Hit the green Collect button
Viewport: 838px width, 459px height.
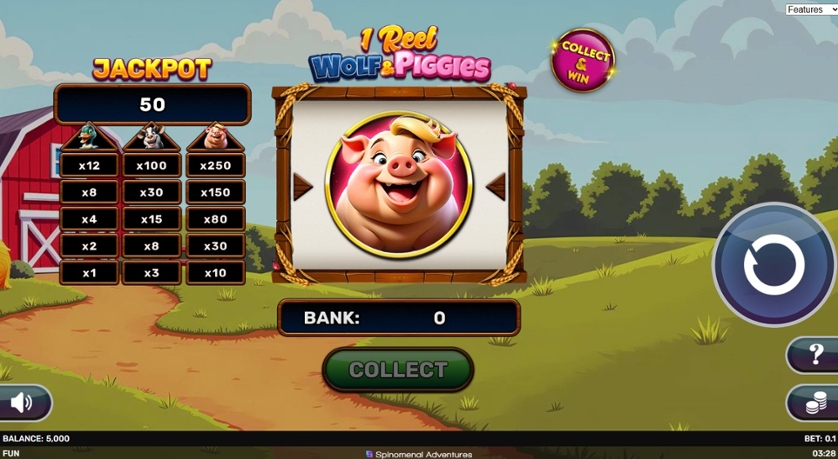[x=398, y=370]
